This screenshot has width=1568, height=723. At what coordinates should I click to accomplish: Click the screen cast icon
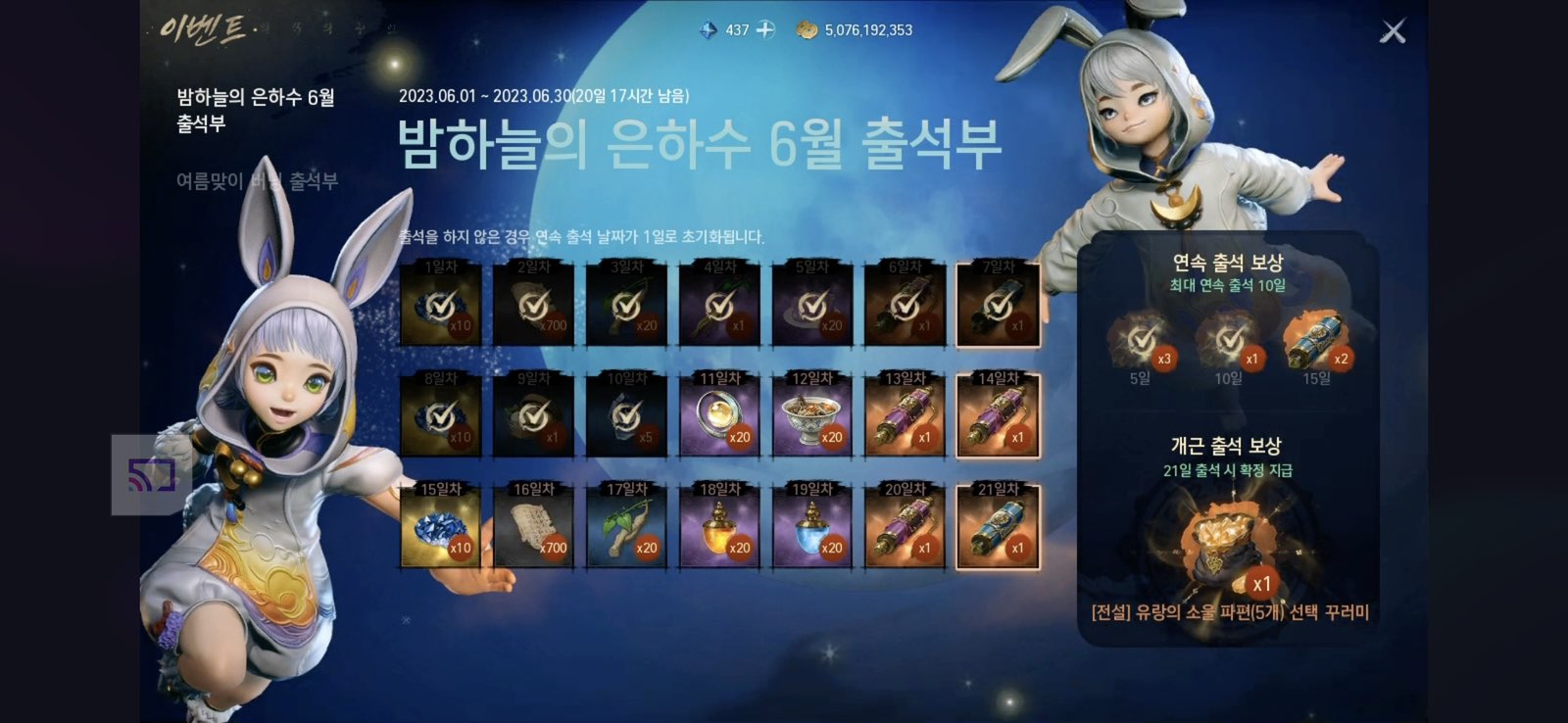[x=152, y=474]
